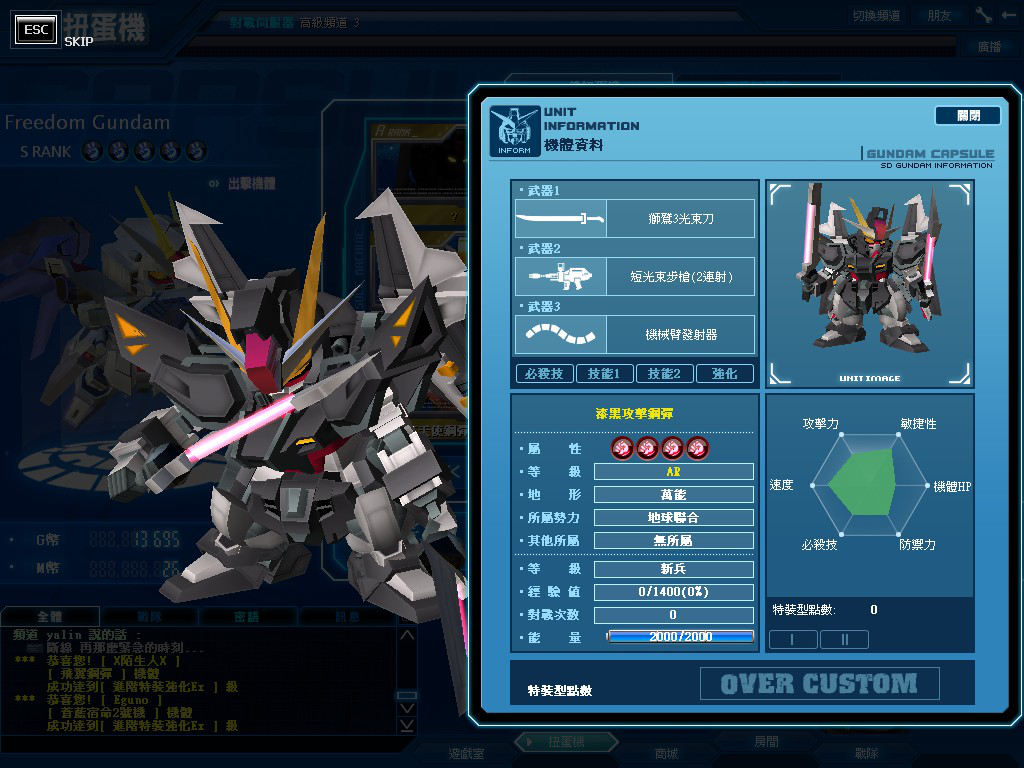Open the 朋友 friends list

(939, 16)
